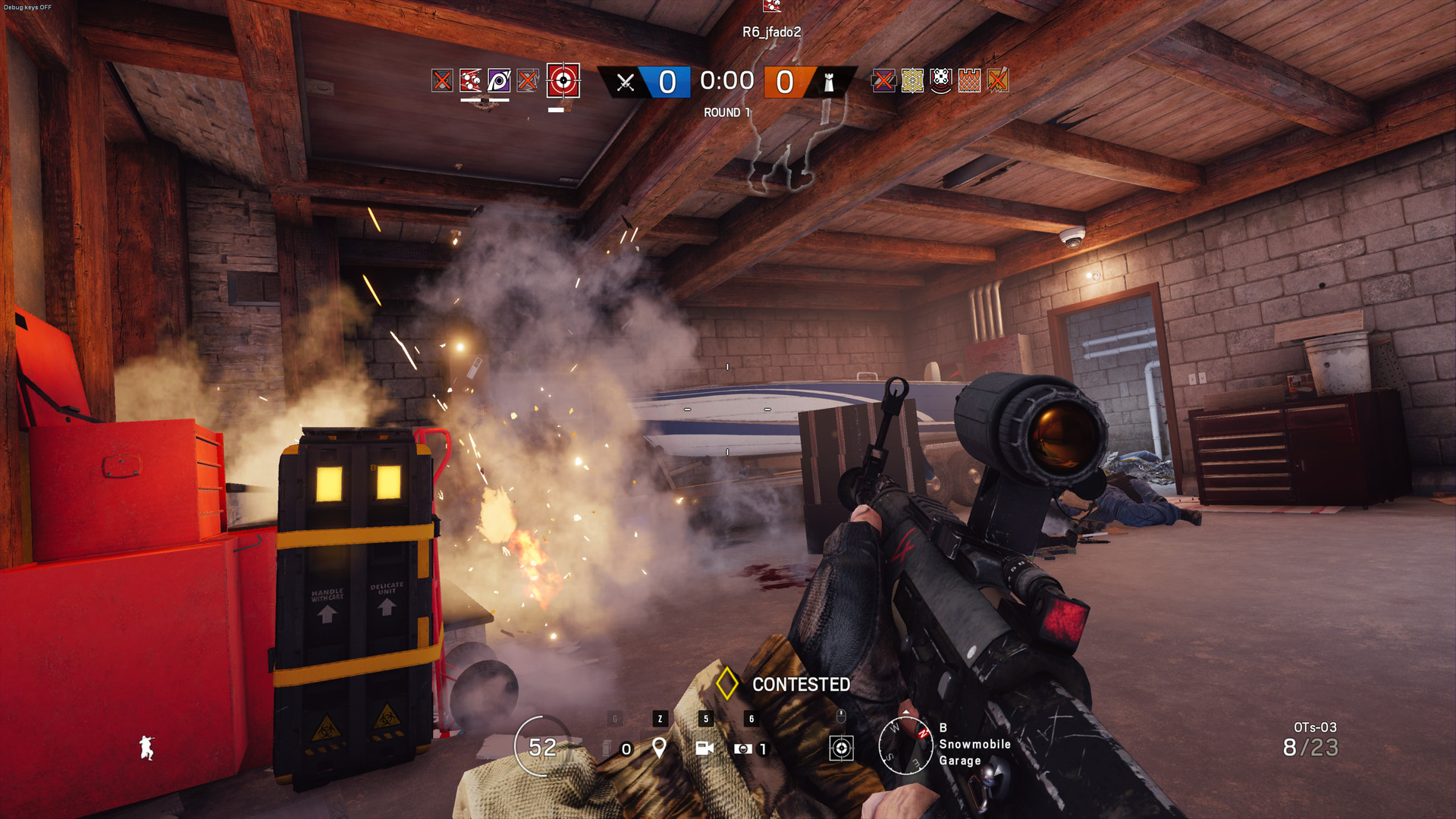Click the R6_jfado2 player name
Image resolution: width=1456 pixels, height=819 pixels.
[x=773, y=33]
